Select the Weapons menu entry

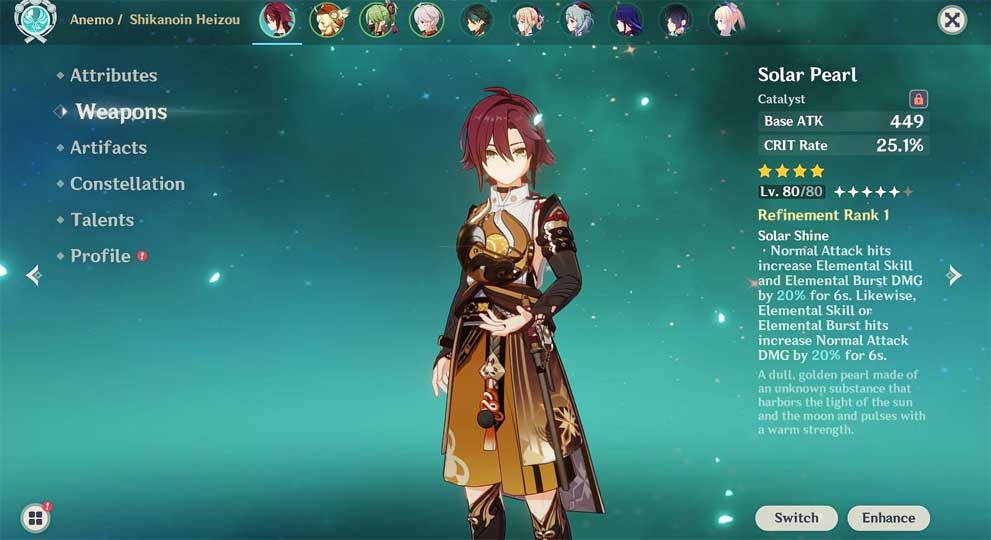[x=121, y=112]
